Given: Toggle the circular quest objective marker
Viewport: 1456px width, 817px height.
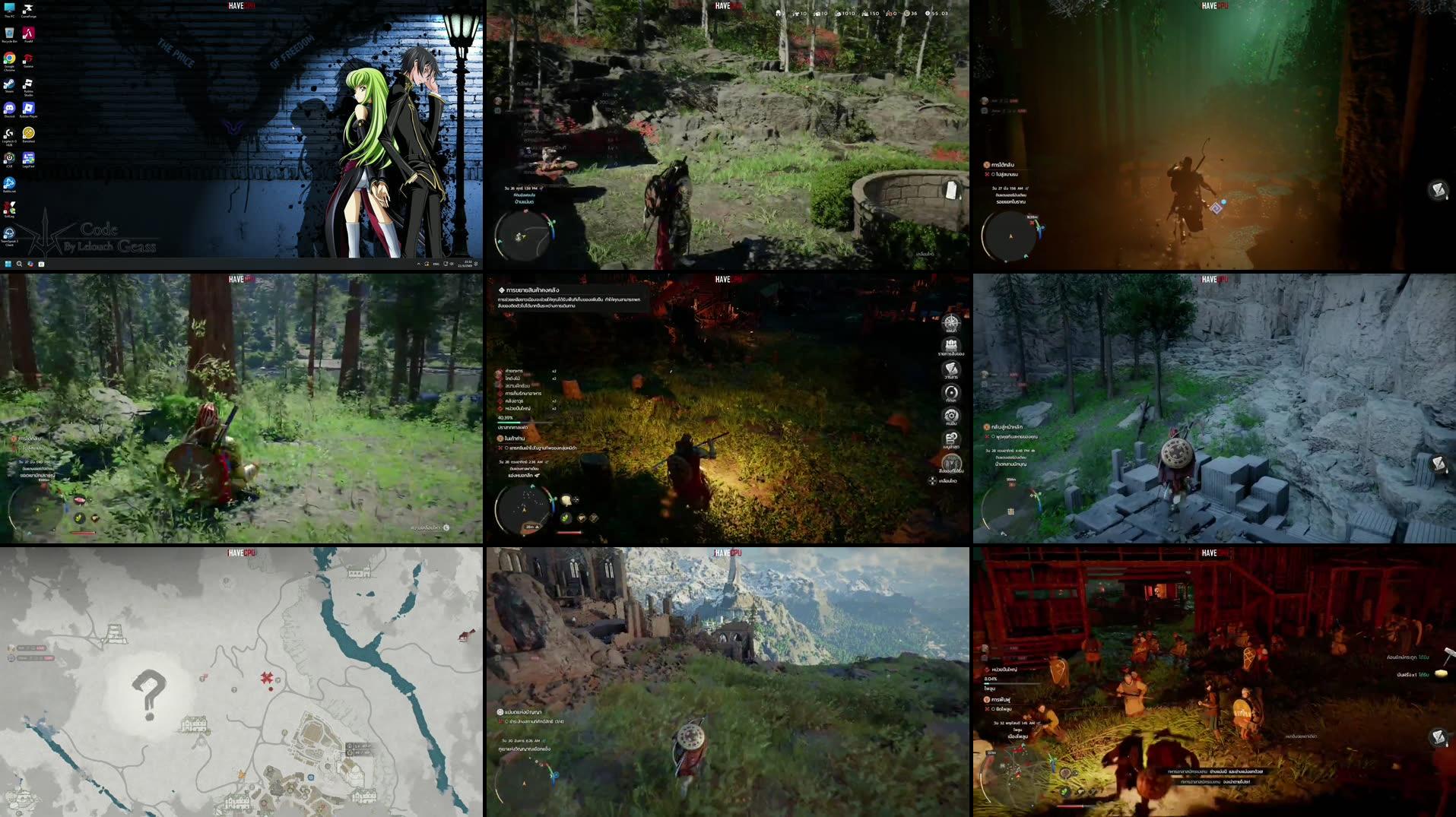Looking at the screenshot, I should (993, 175).
